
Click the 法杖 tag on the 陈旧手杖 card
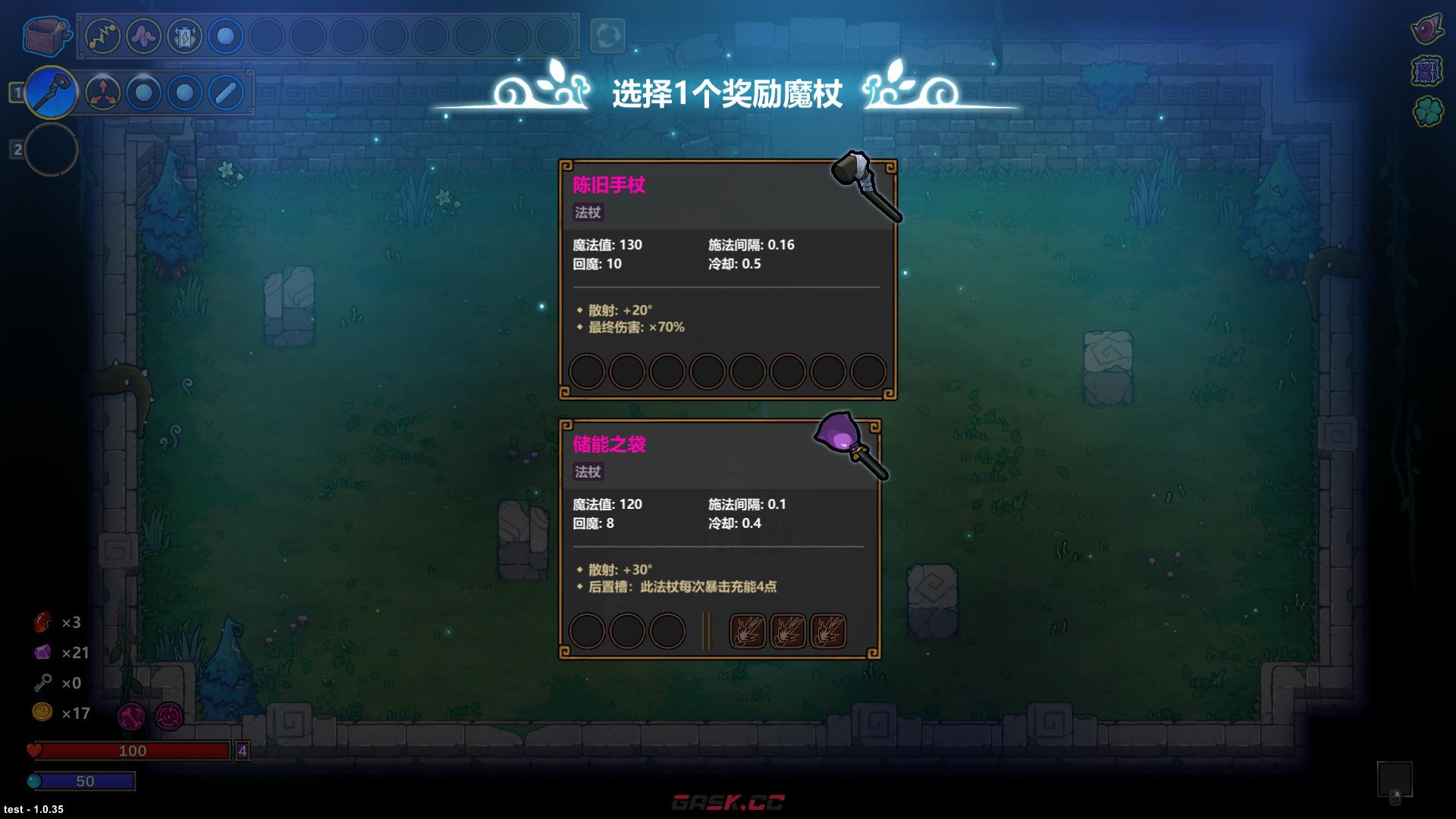coord(588,213)
